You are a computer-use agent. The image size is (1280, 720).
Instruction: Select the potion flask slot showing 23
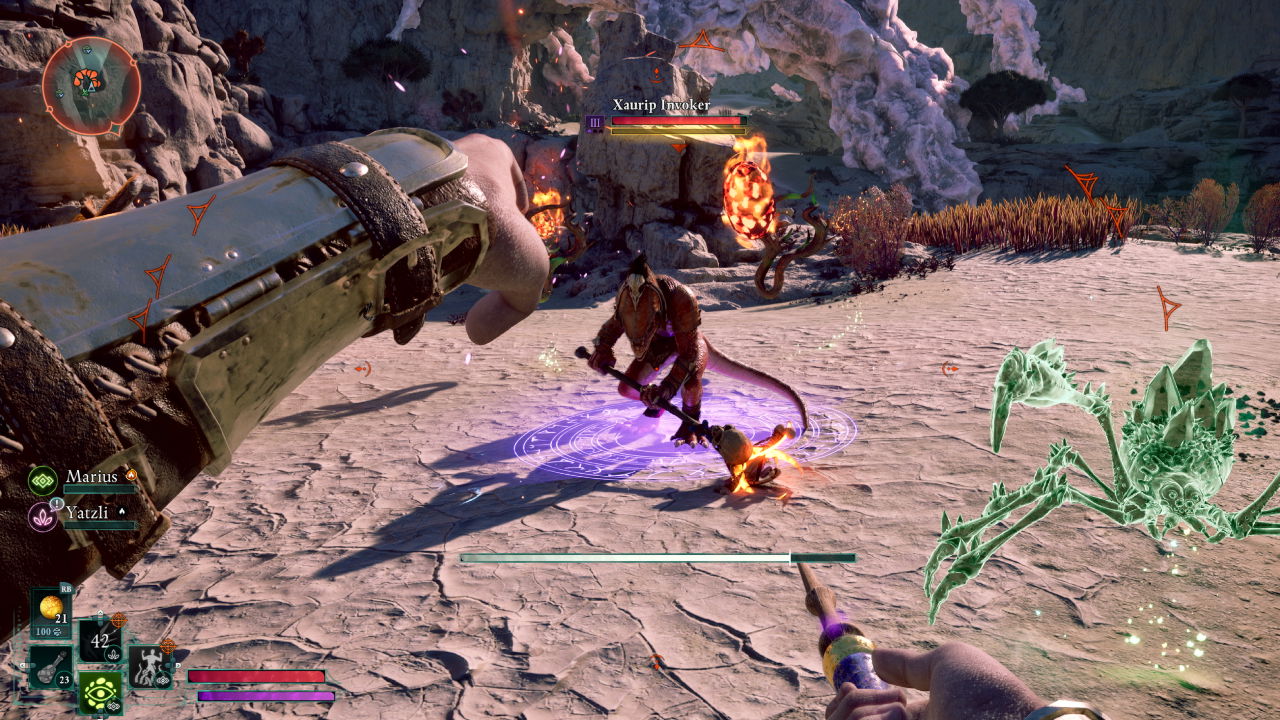coord(50,667)
